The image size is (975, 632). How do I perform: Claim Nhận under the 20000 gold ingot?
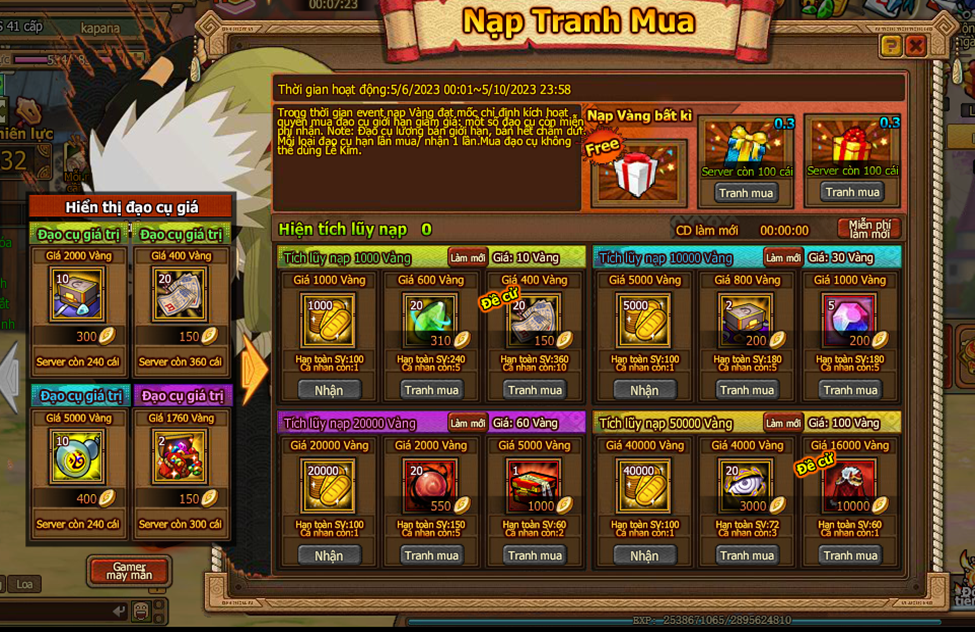tap(328, 555)
